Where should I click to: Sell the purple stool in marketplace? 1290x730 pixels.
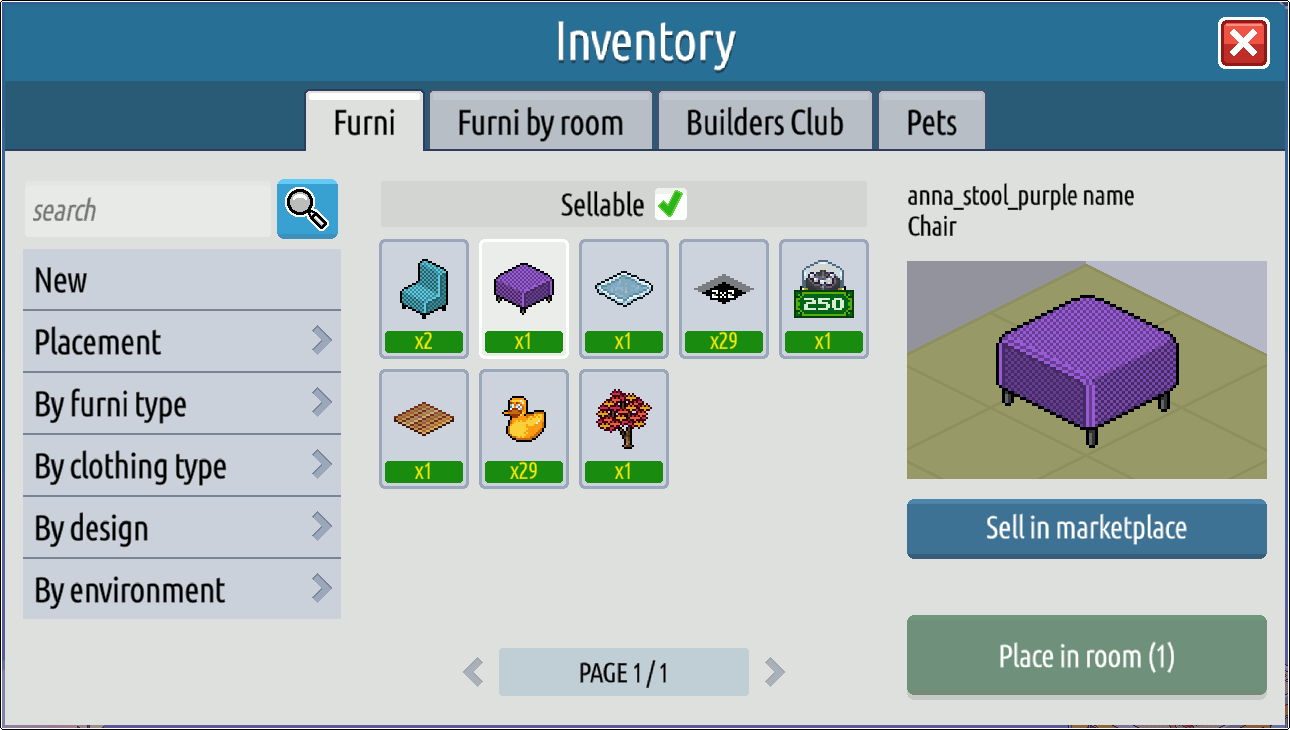coord(1086,528)
